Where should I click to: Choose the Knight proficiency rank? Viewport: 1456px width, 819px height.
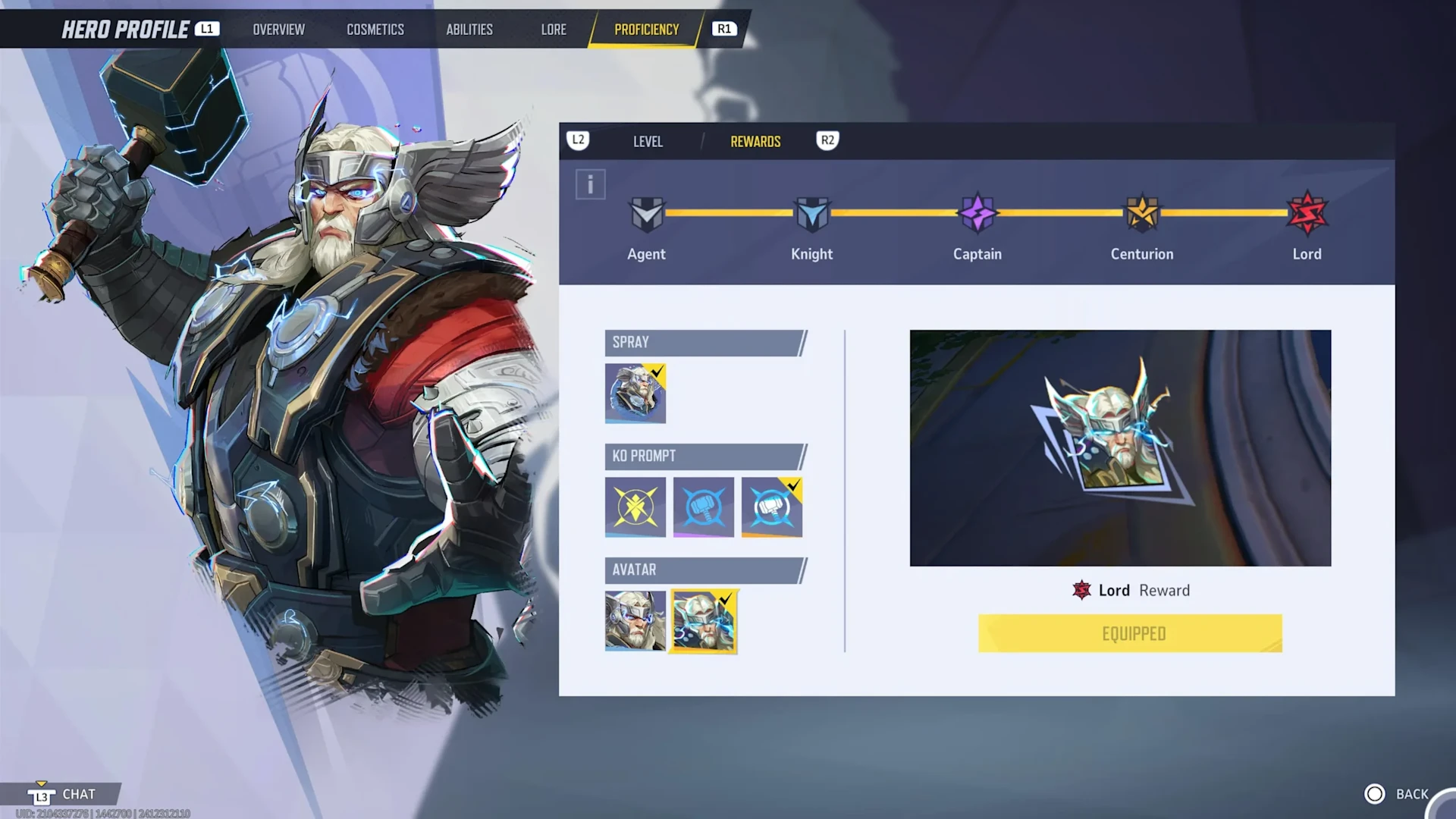coord(811,215)
